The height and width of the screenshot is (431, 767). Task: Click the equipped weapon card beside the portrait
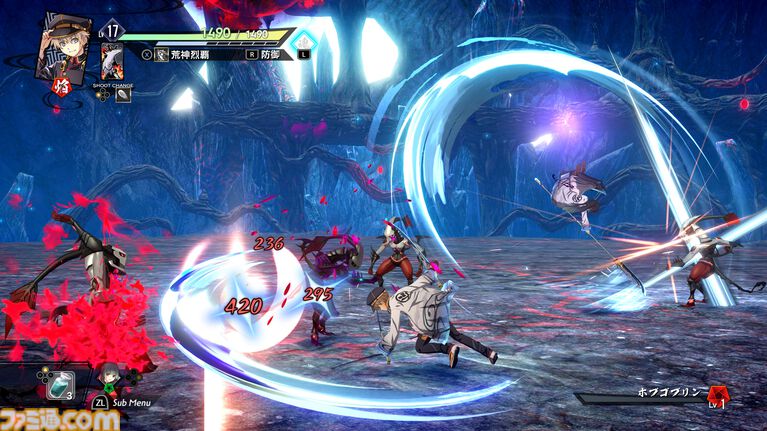tap(112, 60)
